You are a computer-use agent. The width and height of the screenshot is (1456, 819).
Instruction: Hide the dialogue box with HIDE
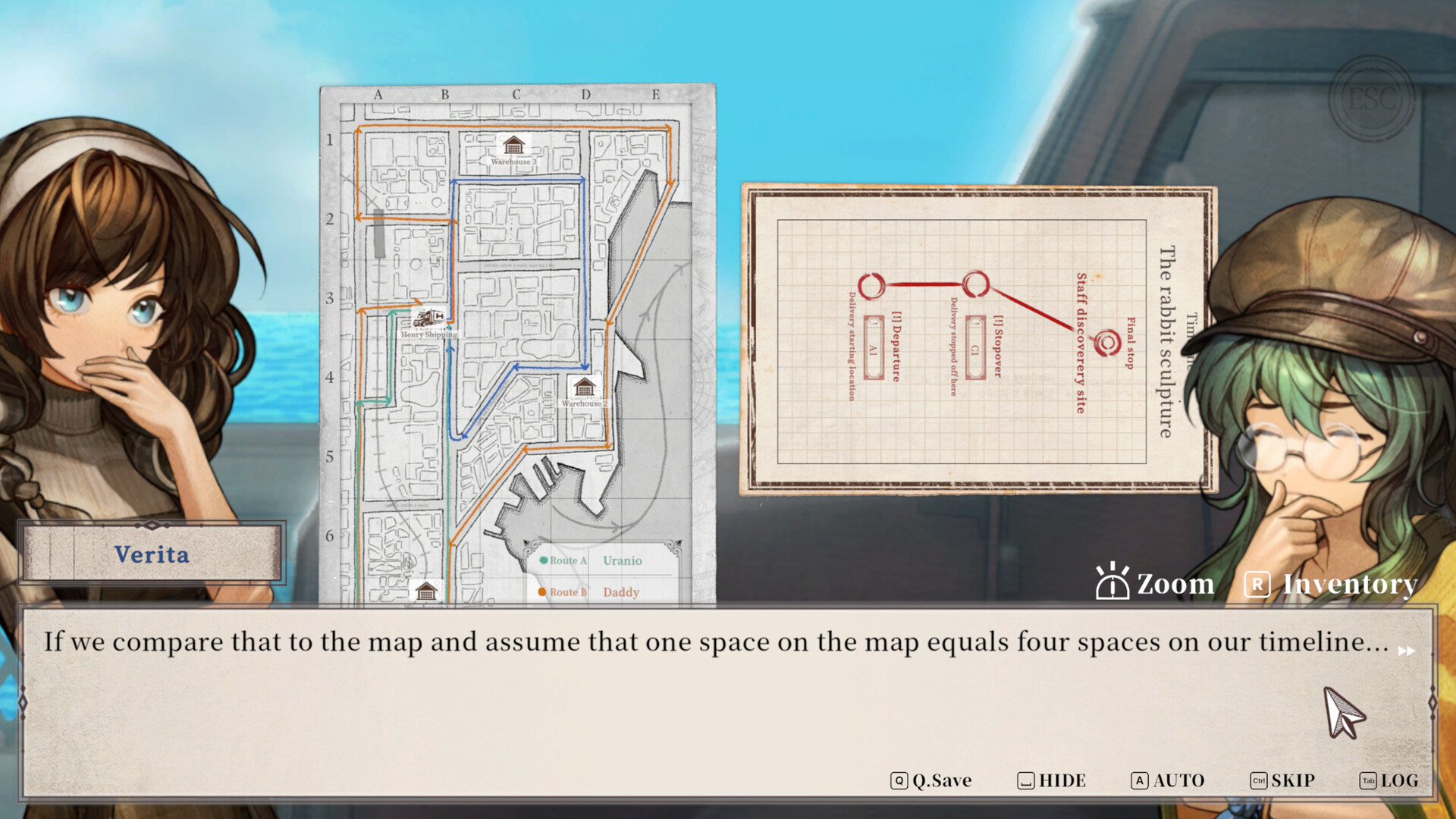point(1052,780)
